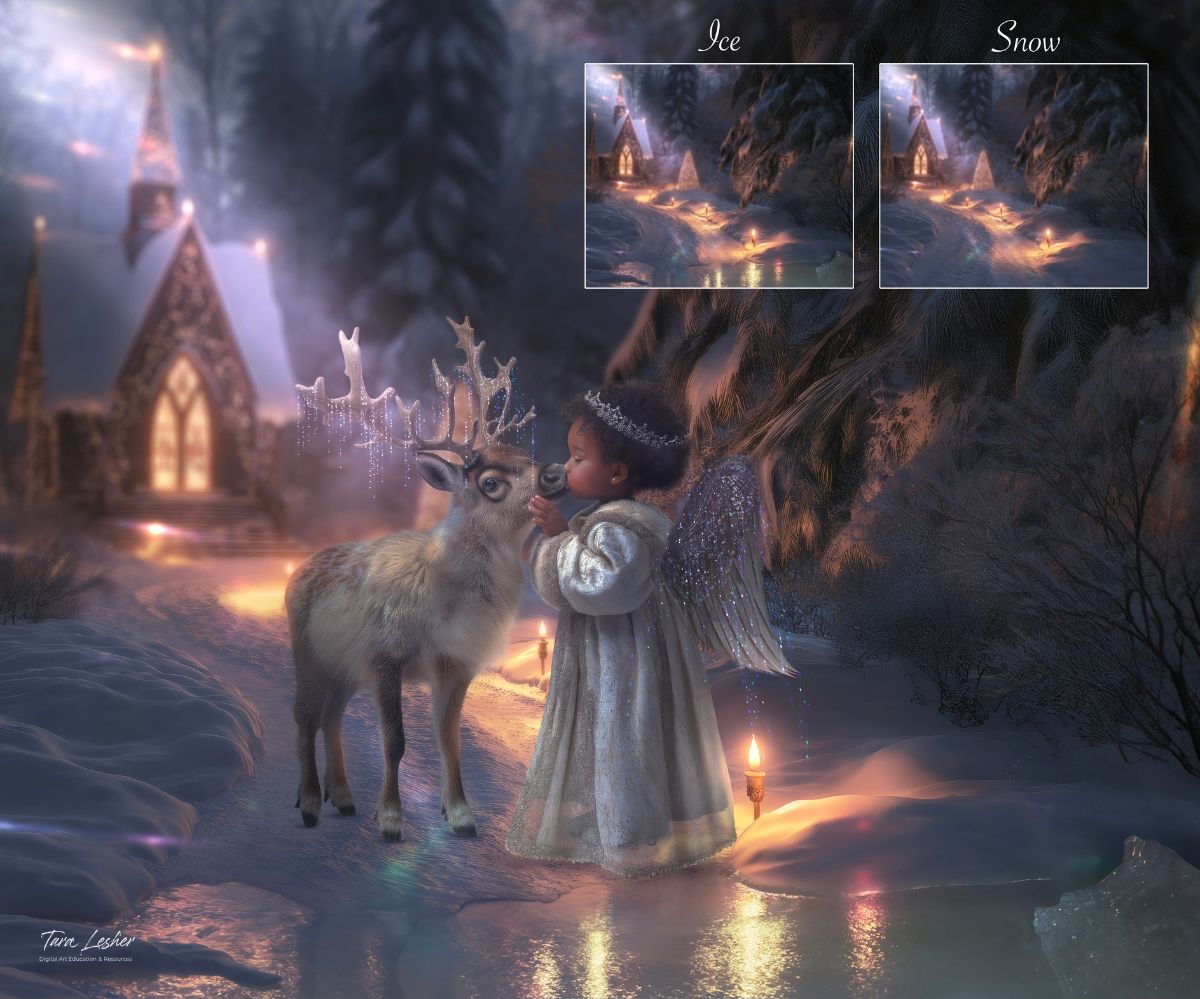Image resolution: width=1200 pixels, height=999 pixels.
Task: Choose the Snow background thumbnail
Action: [x=1013, y=176]
